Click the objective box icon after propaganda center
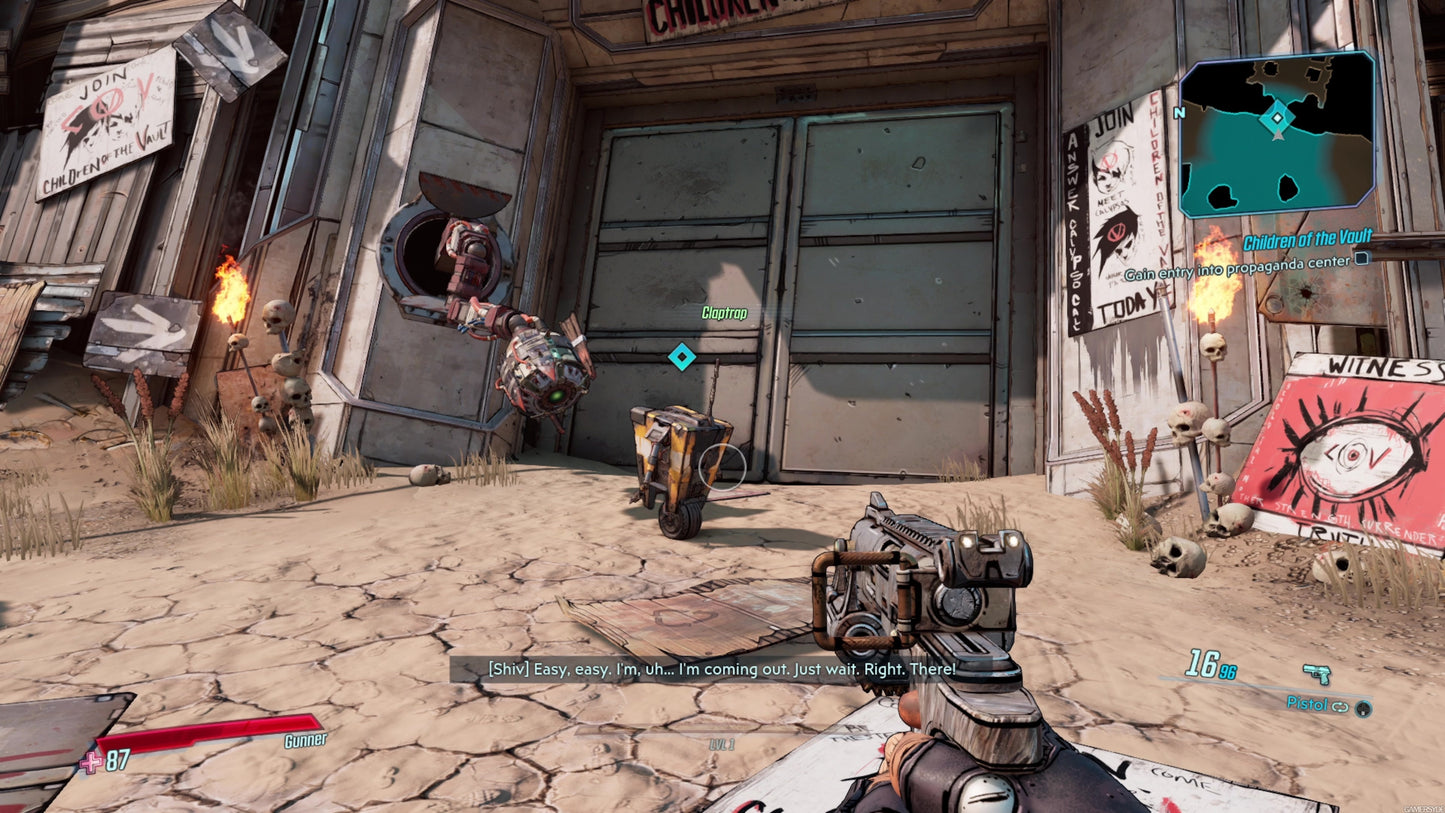Image resolution: width=1445 pixels, height=813 pixels. click(1360, 258)
